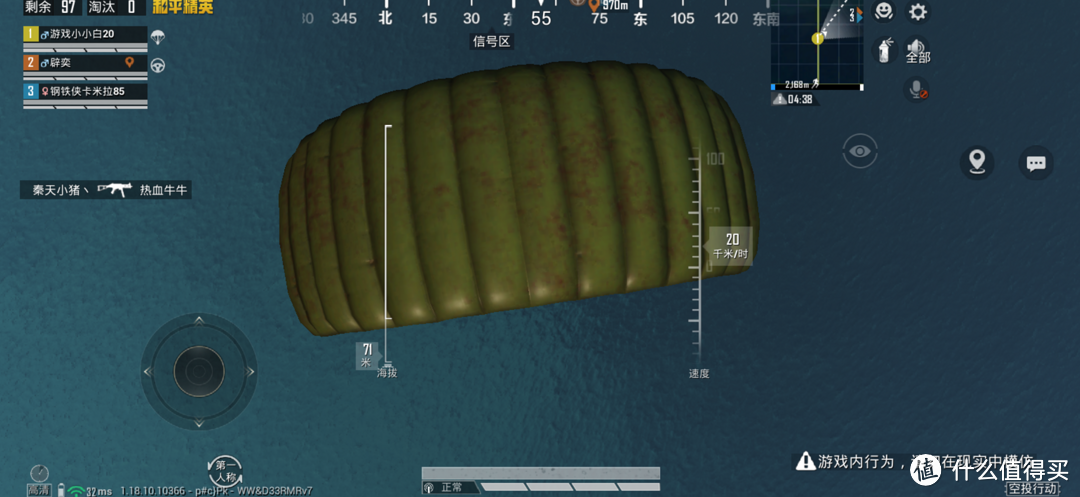Open the emote smiley face menu
The width and height of the screenshot is (1080, 497).
883,12
